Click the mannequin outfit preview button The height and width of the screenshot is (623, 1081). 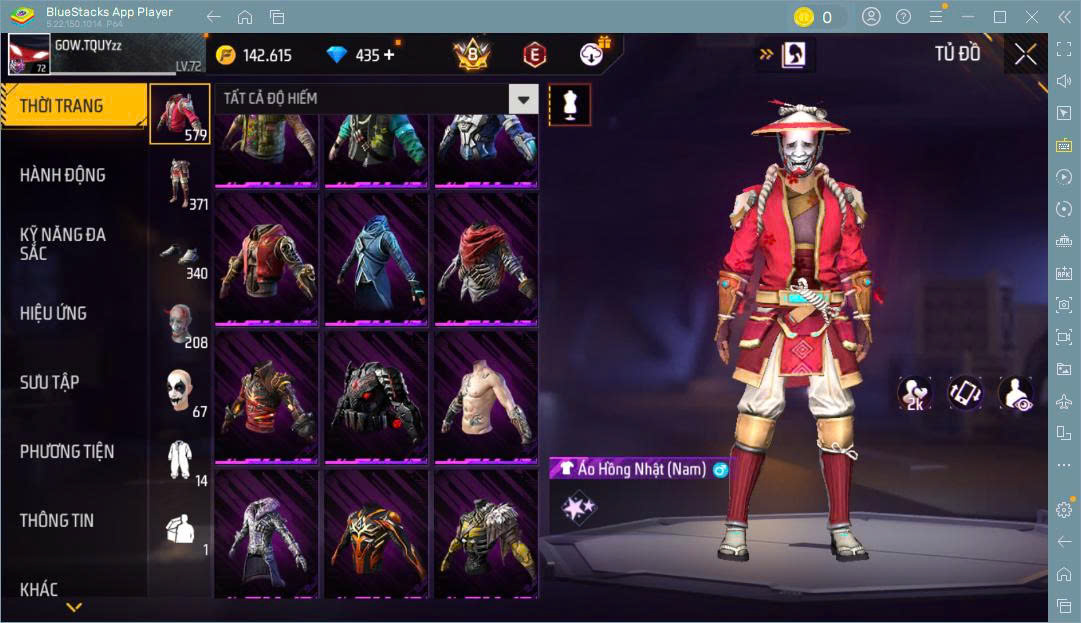(569, 105)
